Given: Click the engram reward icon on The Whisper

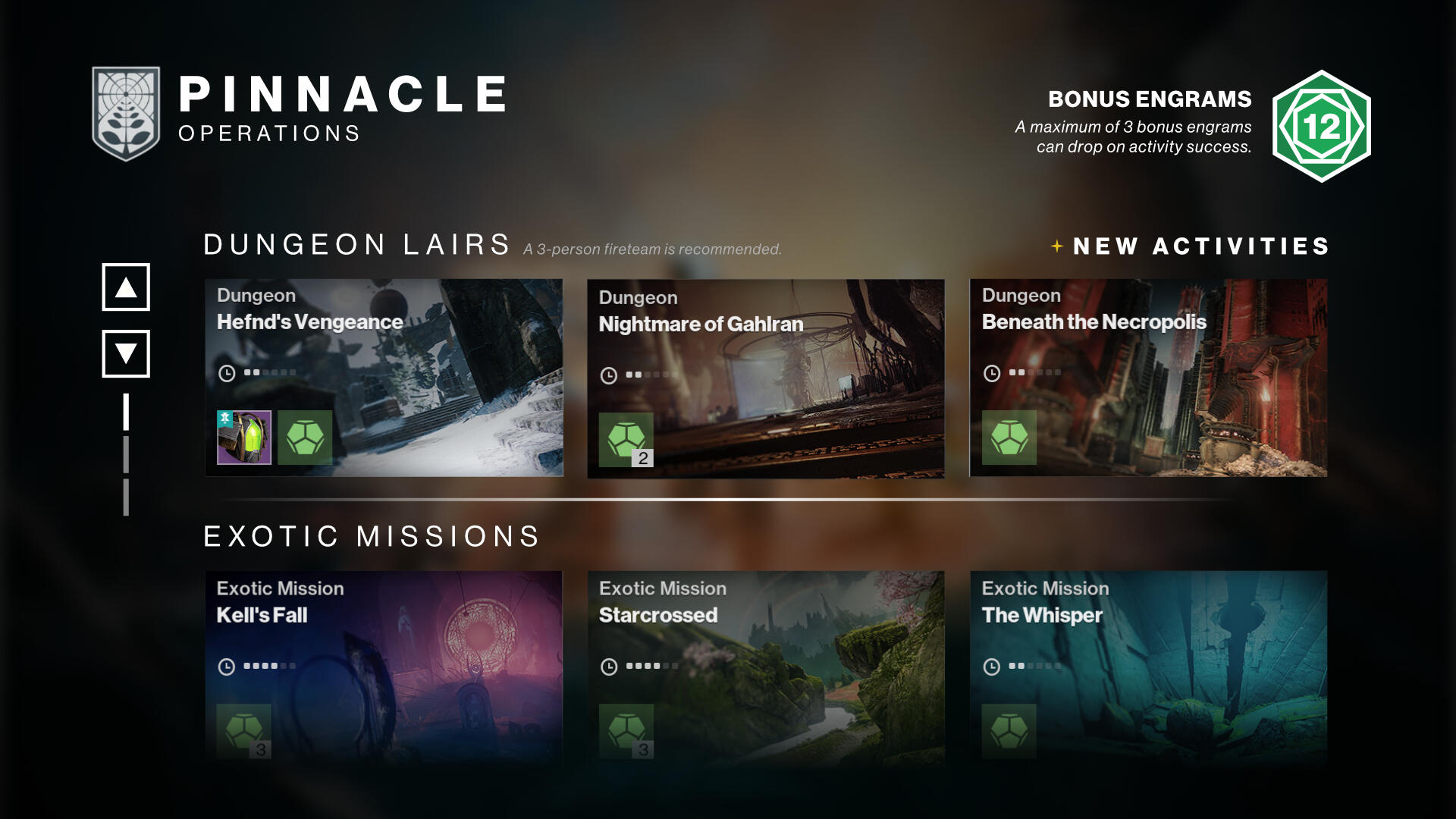Looking at the screenshot, I should point(1009,732).
